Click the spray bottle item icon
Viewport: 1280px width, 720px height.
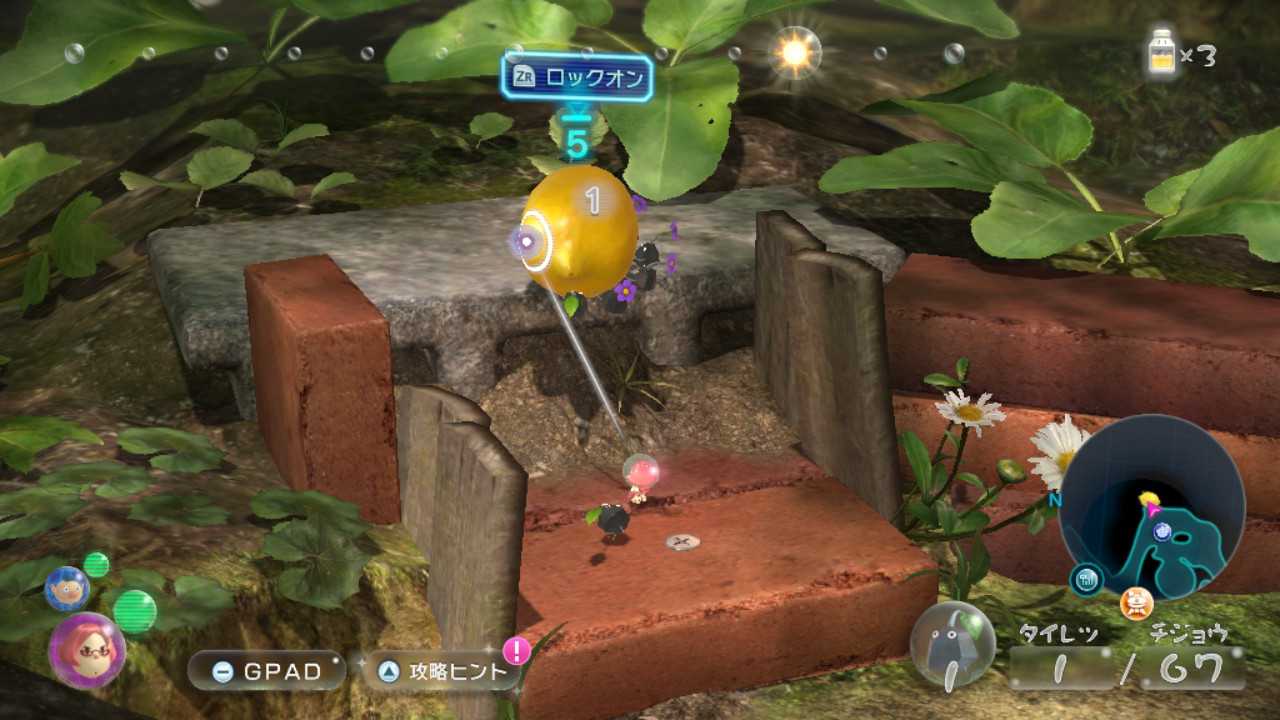pos(1162,53)
